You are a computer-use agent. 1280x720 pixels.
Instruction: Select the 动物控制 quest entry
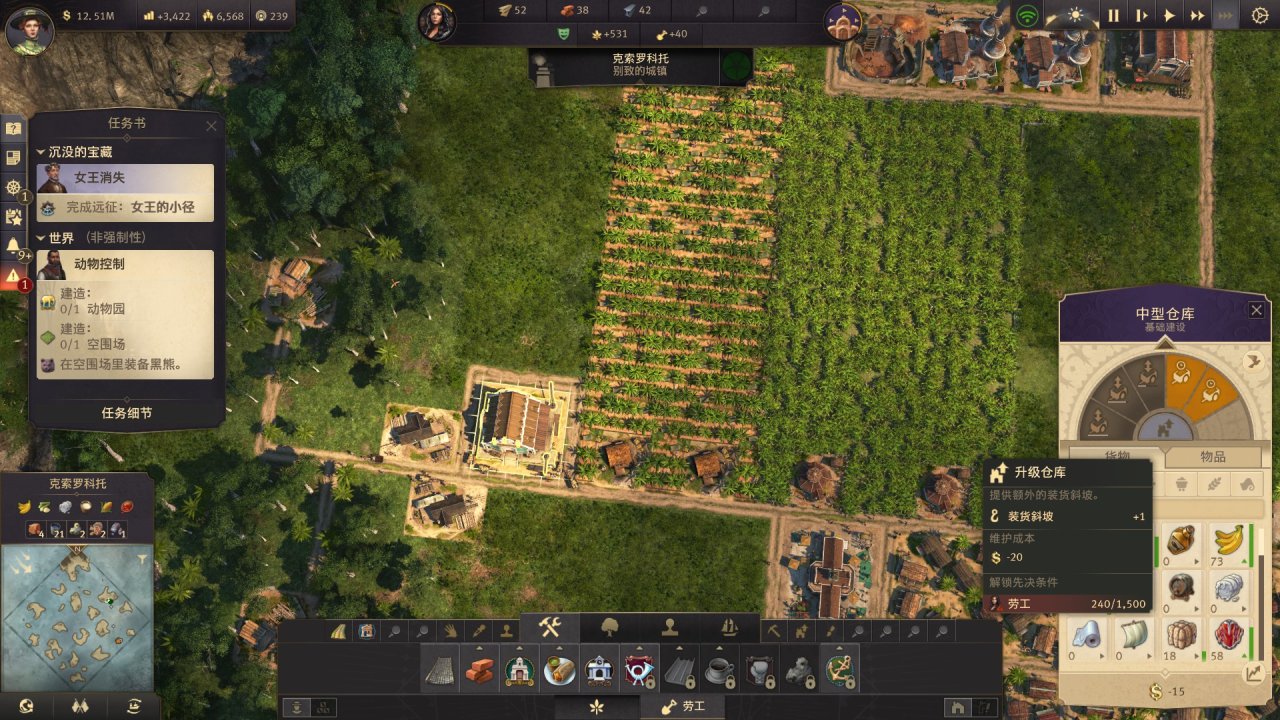[x=126, y=264]
